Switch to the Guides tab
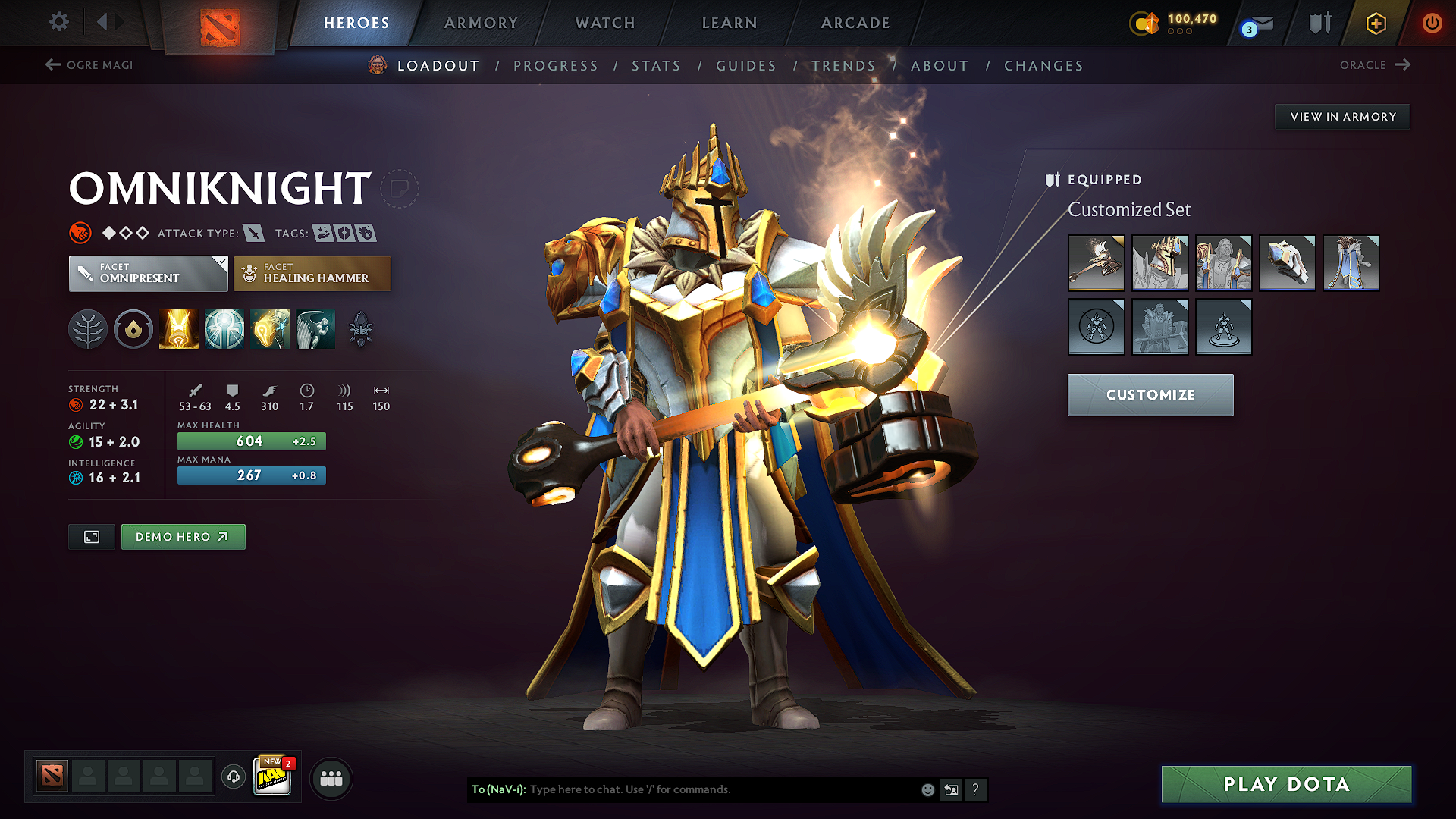The image size is (1456, 819). point(746,66)
